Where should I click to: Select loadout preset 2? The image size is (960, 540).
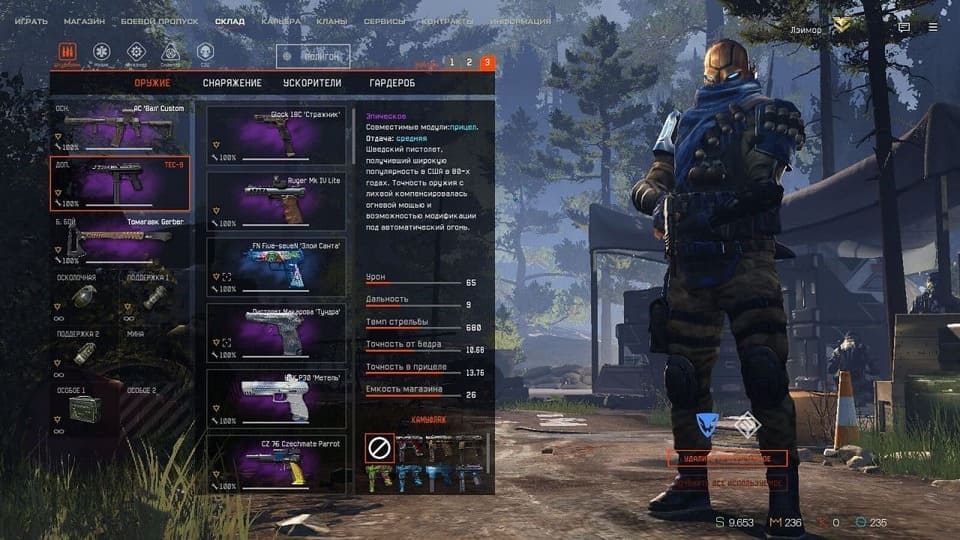pos(469,63)
